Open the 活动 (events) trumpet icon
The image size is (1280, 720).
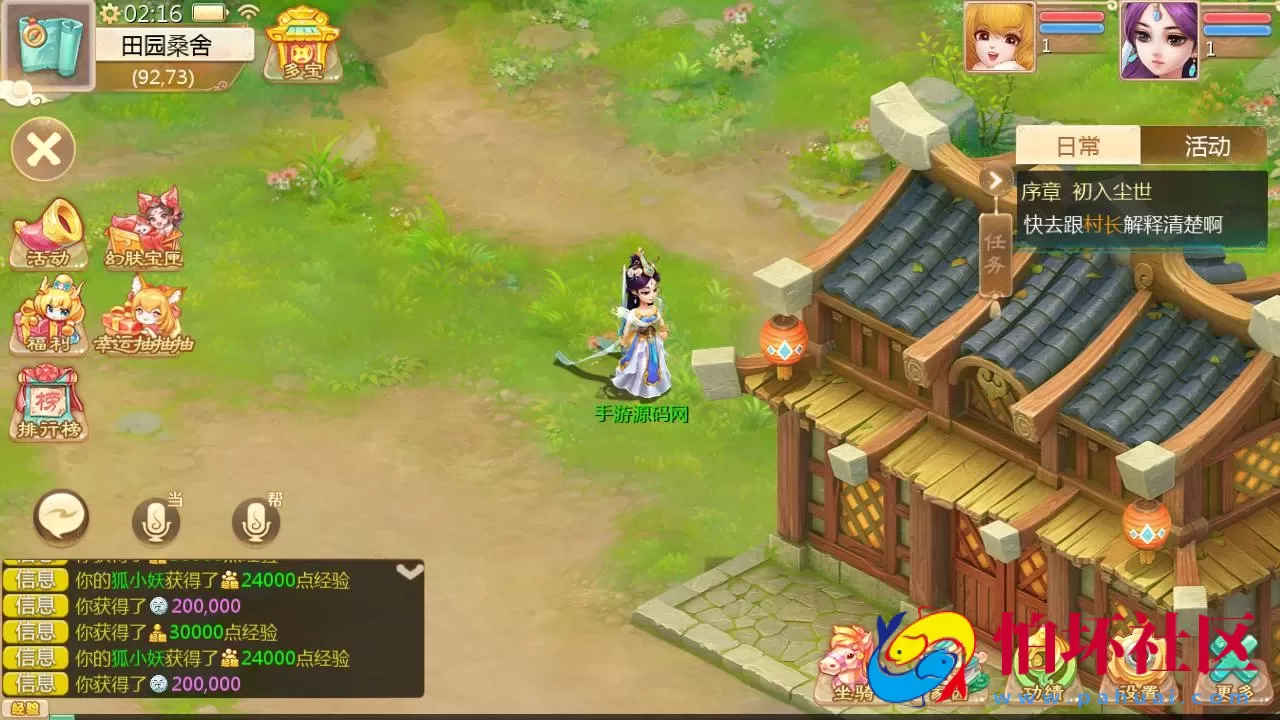point(48,228)
